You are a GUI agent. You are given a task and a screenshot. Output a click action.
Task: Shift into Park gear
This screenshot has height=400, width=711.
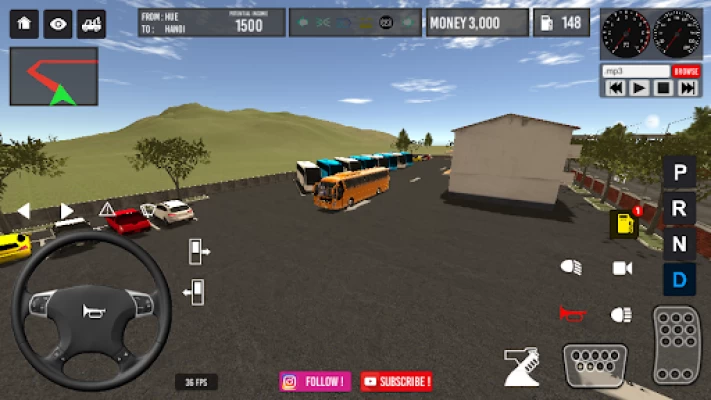pyautogui.click(x=680, y=172)
